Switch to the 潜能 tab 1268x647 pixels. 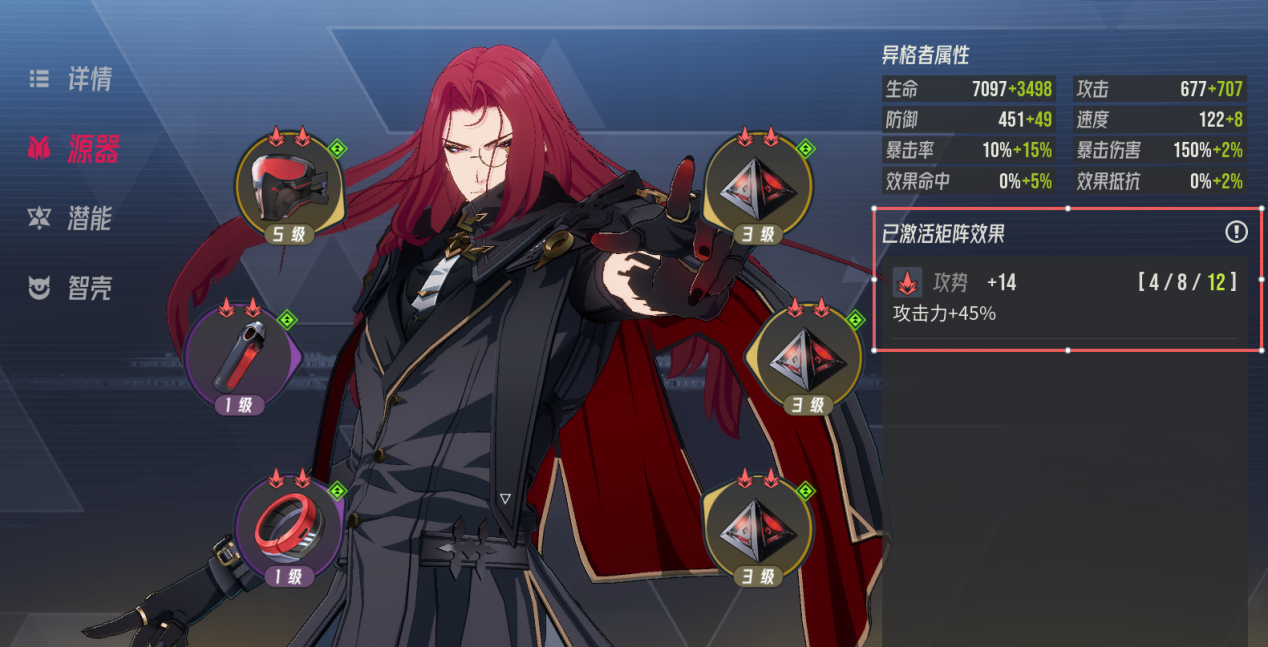tap(72, 219)
